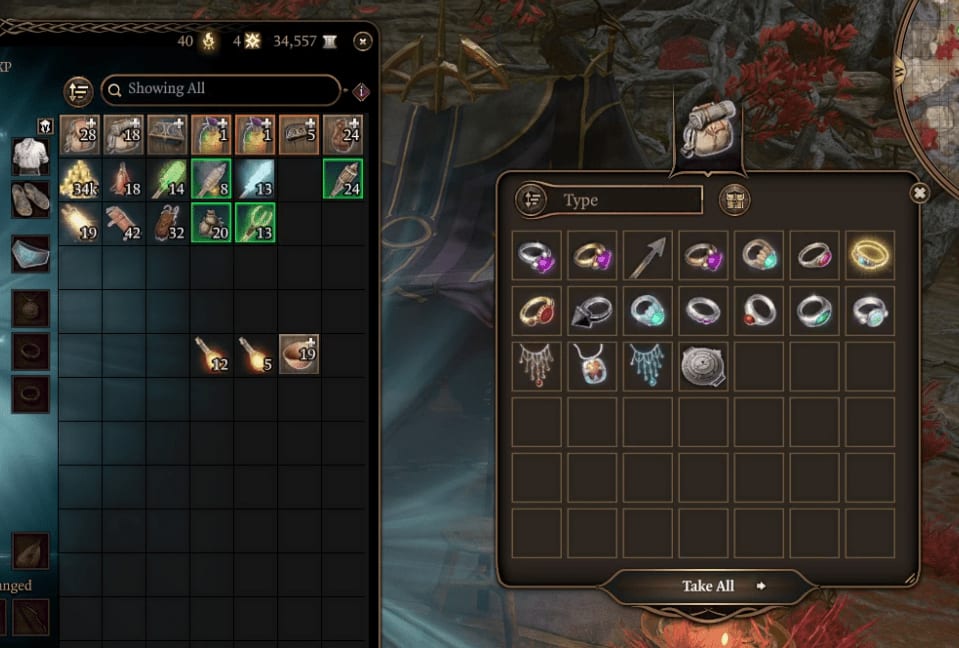The width and height of the screenshot is (959, 648).
Task: Open the container's Type sort dropdown
Action: click(608, 200)
